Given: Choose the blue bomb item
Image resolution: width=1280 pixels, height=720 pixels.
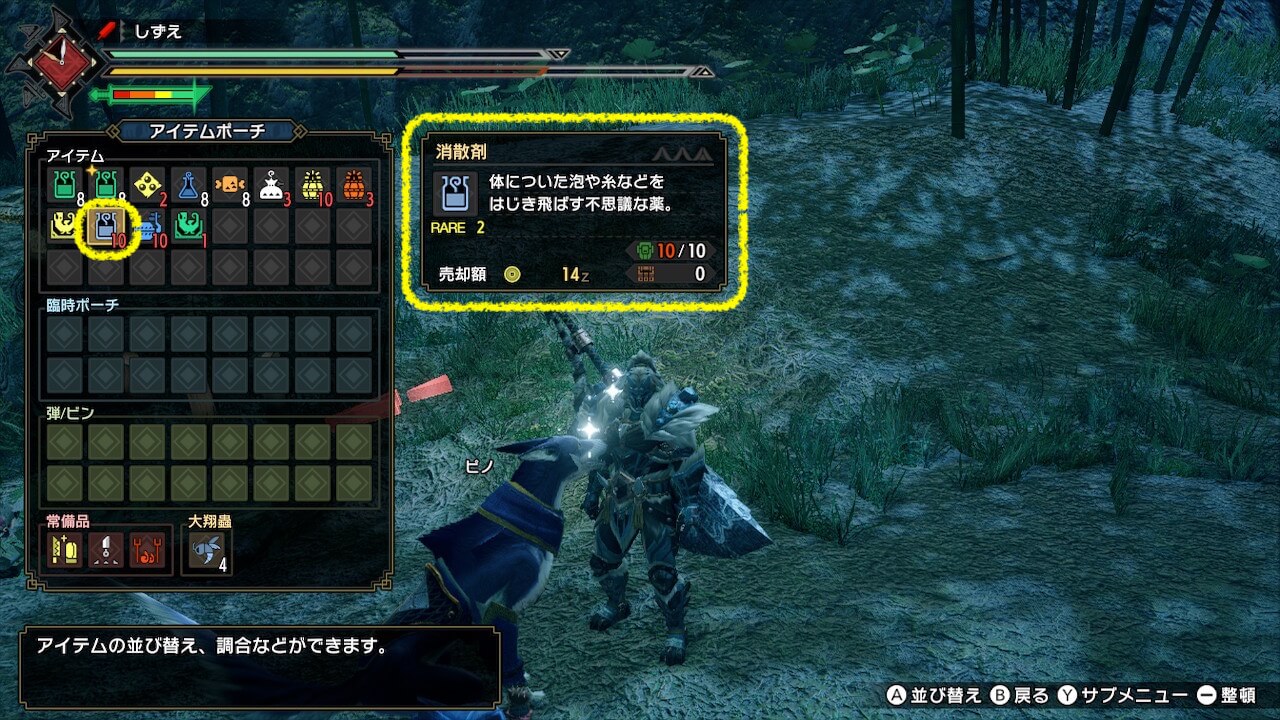Looking at the screenshot, I should tap(147, 227).
